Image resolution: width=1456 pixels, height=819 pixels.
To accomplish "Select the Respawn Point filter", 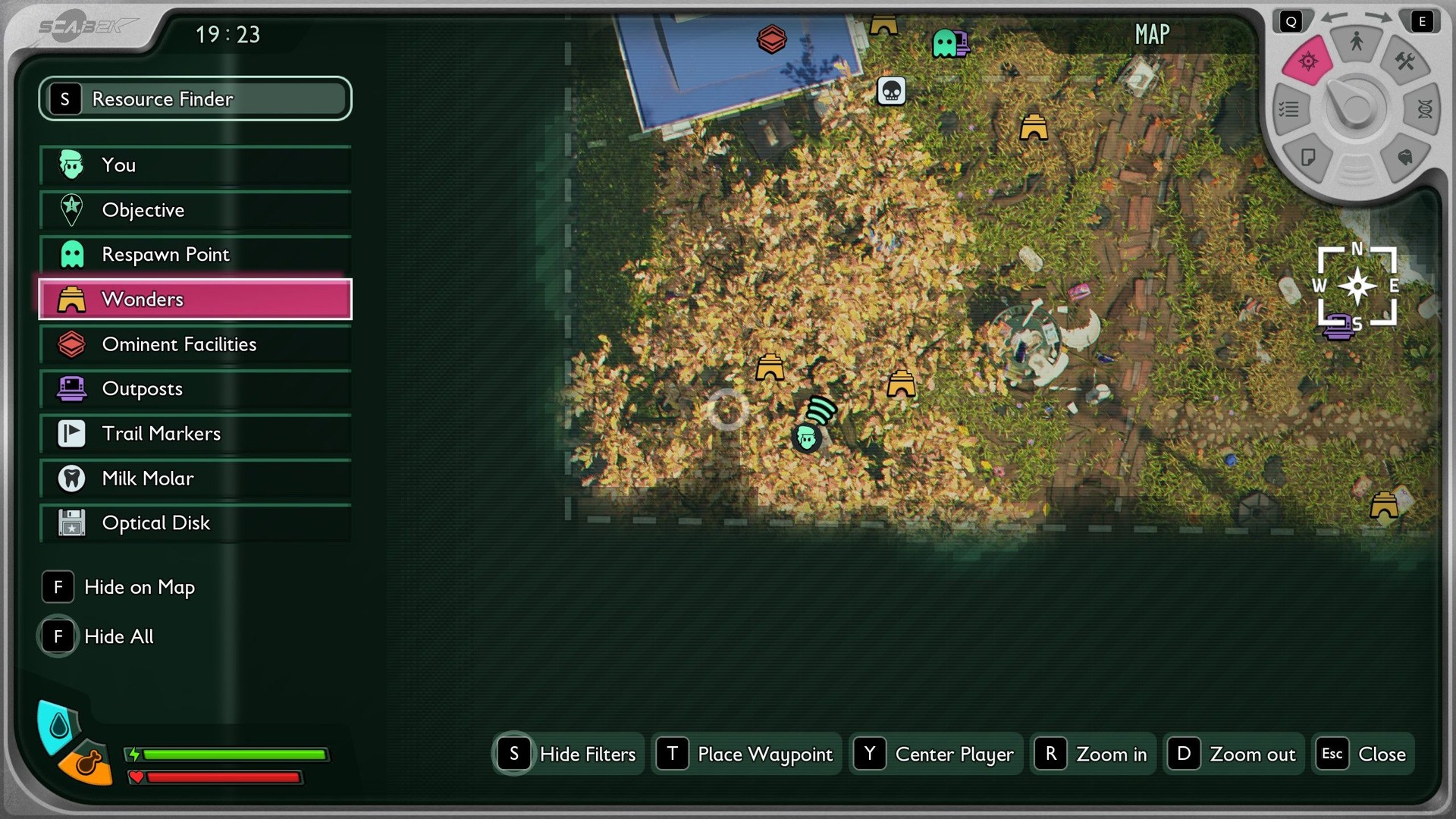I will point(195,255).
